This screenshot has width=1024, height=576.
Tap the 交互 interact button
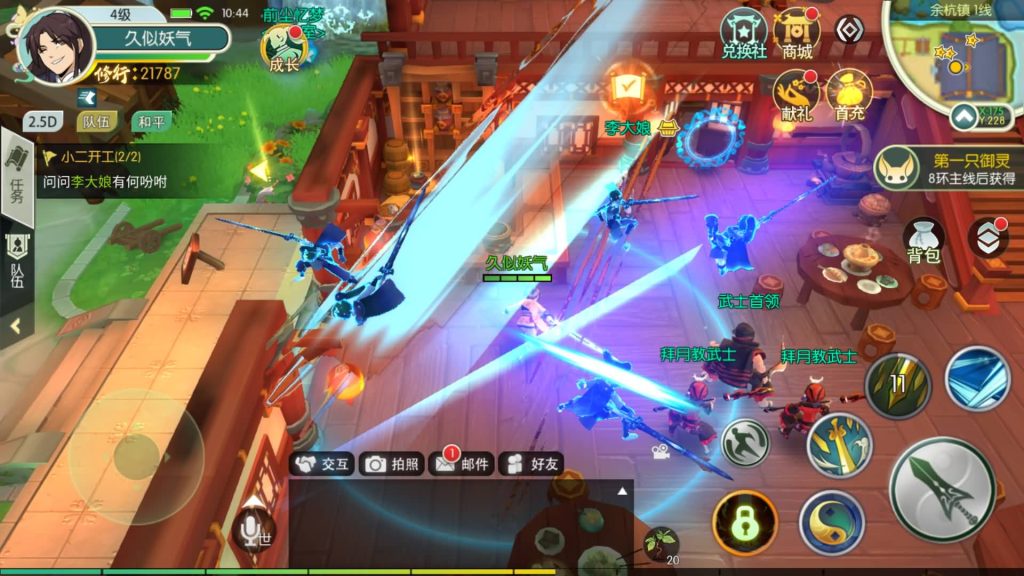pos(322,463)
